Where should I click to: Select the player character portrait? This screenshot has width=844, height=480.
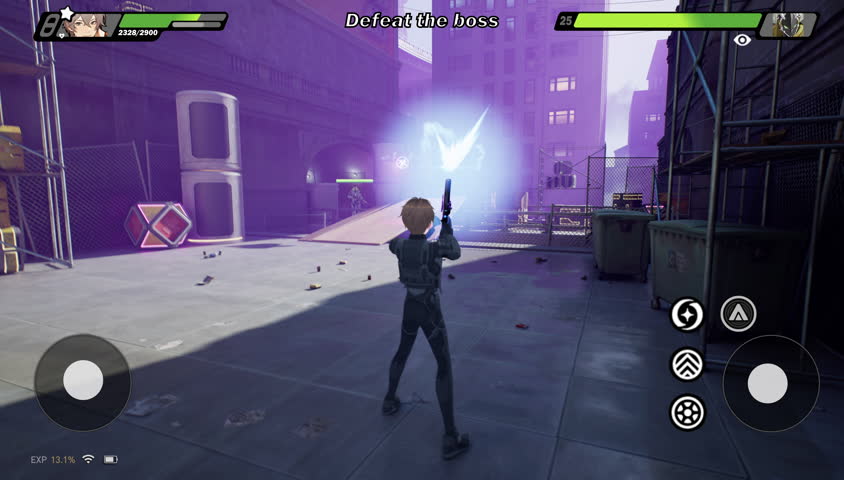pyautogui.click(x=89, y=25)
